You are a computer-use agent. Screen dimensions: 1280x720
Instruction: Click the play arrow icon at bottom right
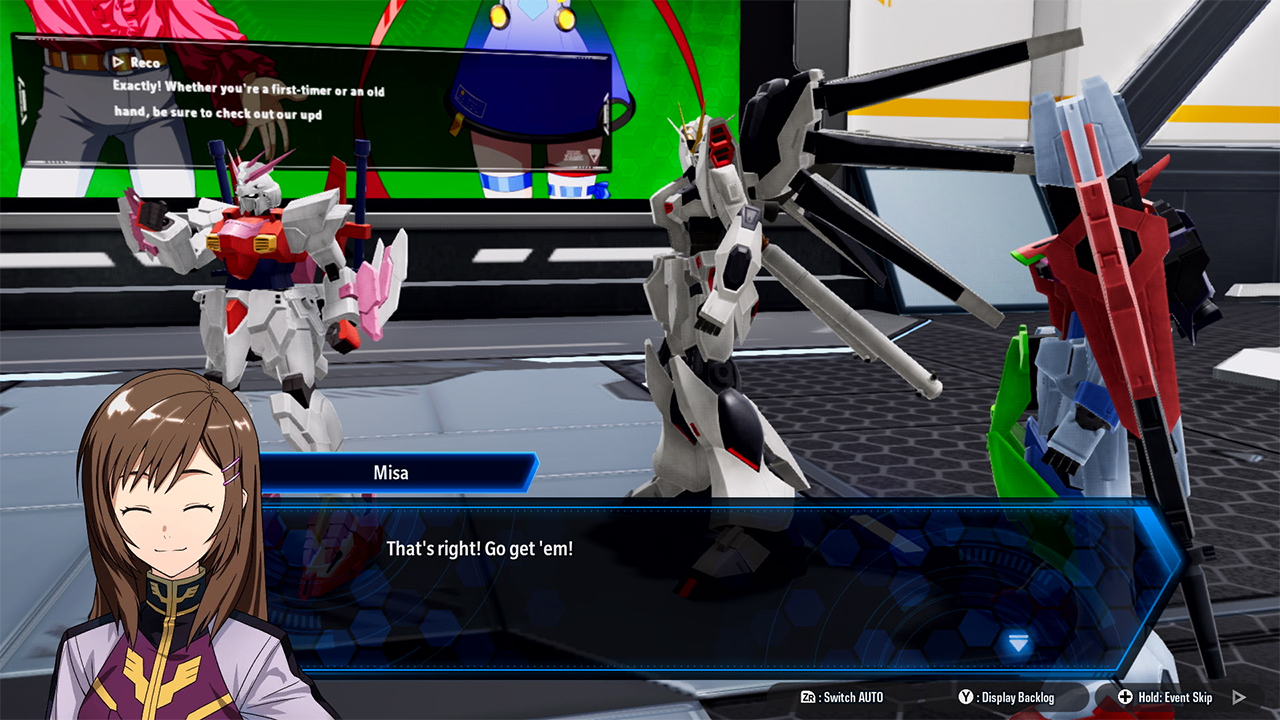(x=1239, y=698)
